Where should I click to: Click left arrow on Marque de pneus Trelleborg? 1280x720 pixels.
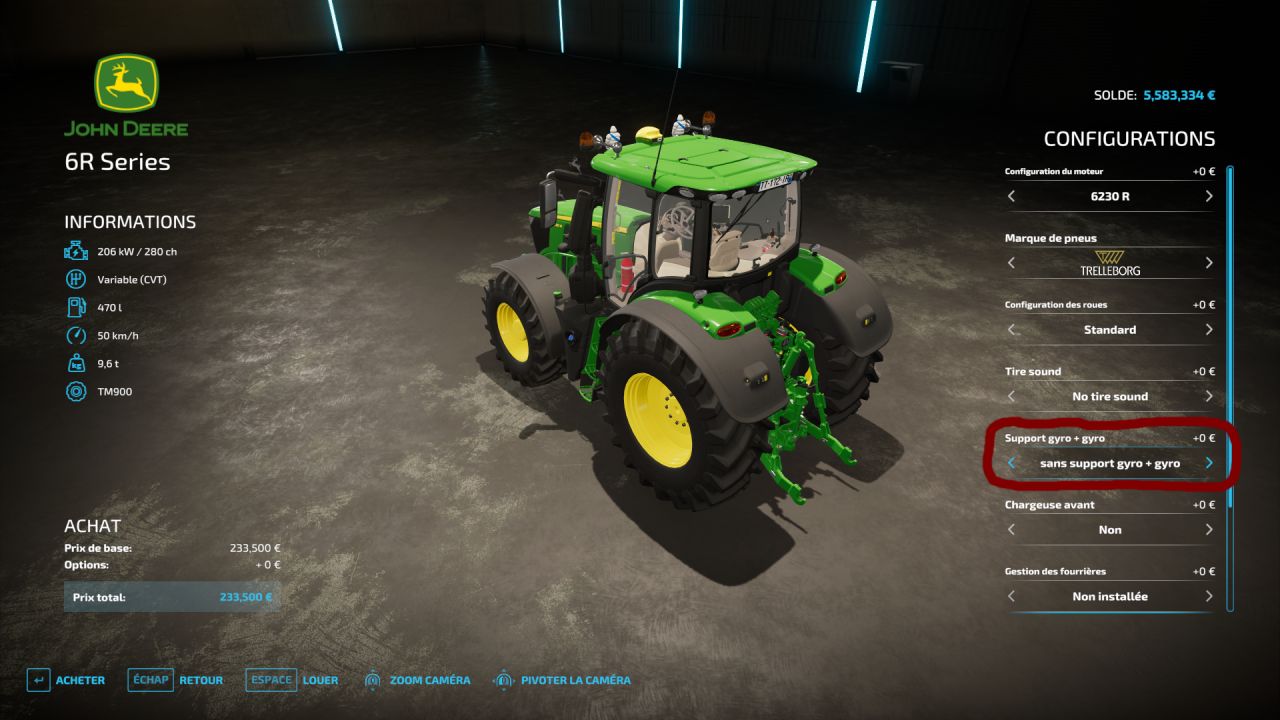[x=1010, y=263]
